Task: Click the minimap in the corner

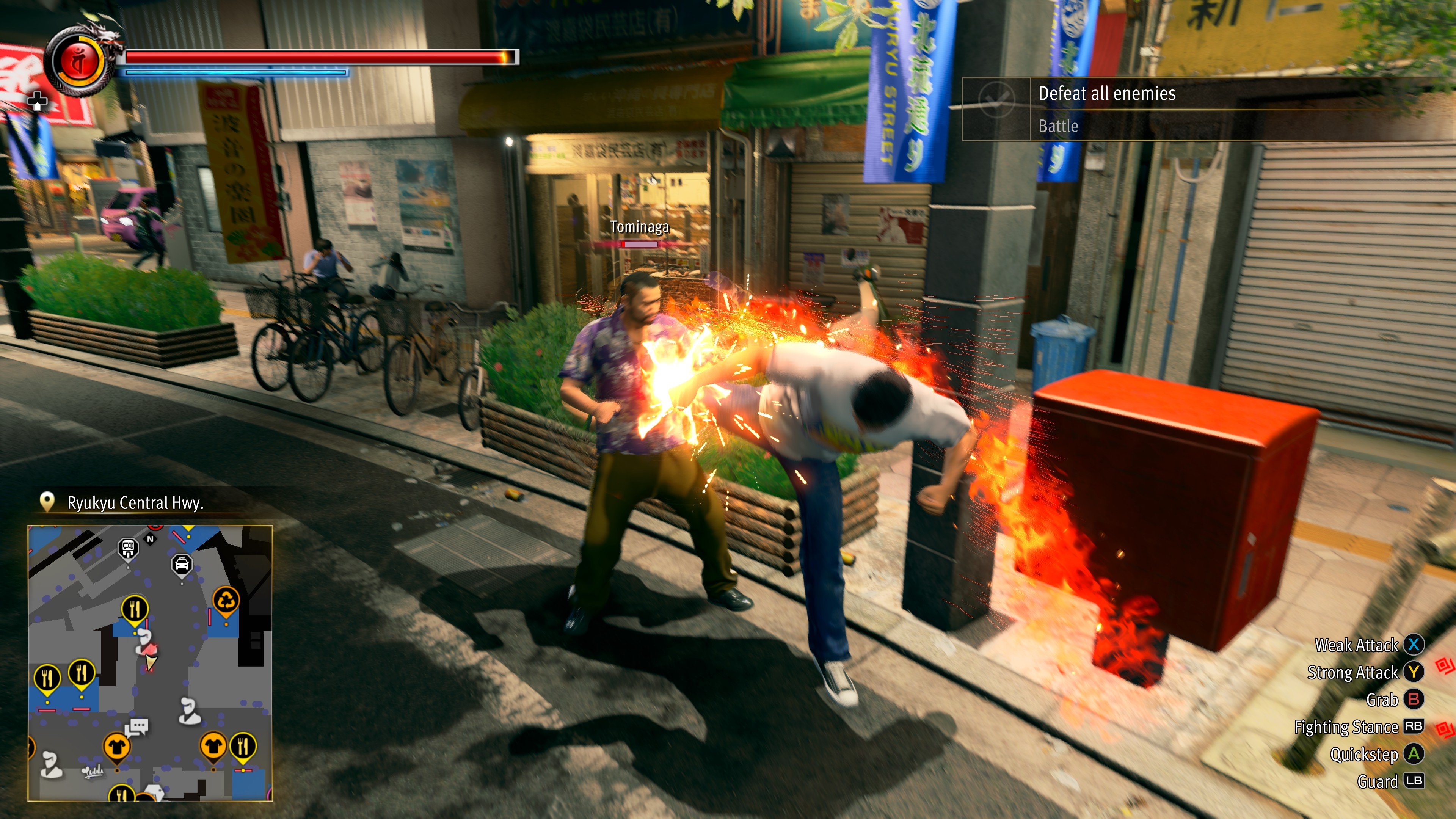Action: 151,662
